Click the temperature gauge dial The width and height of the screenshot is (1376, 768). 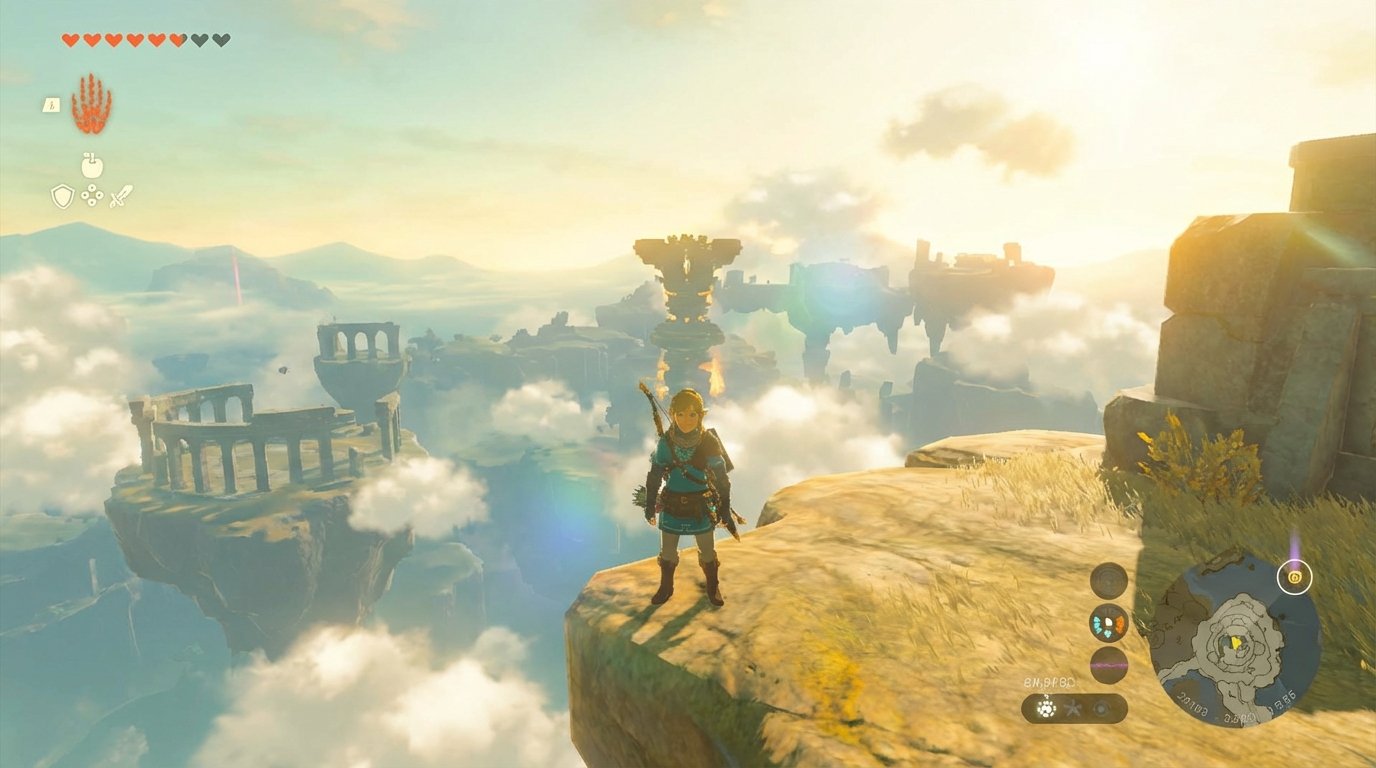(x=1107, y=622)
